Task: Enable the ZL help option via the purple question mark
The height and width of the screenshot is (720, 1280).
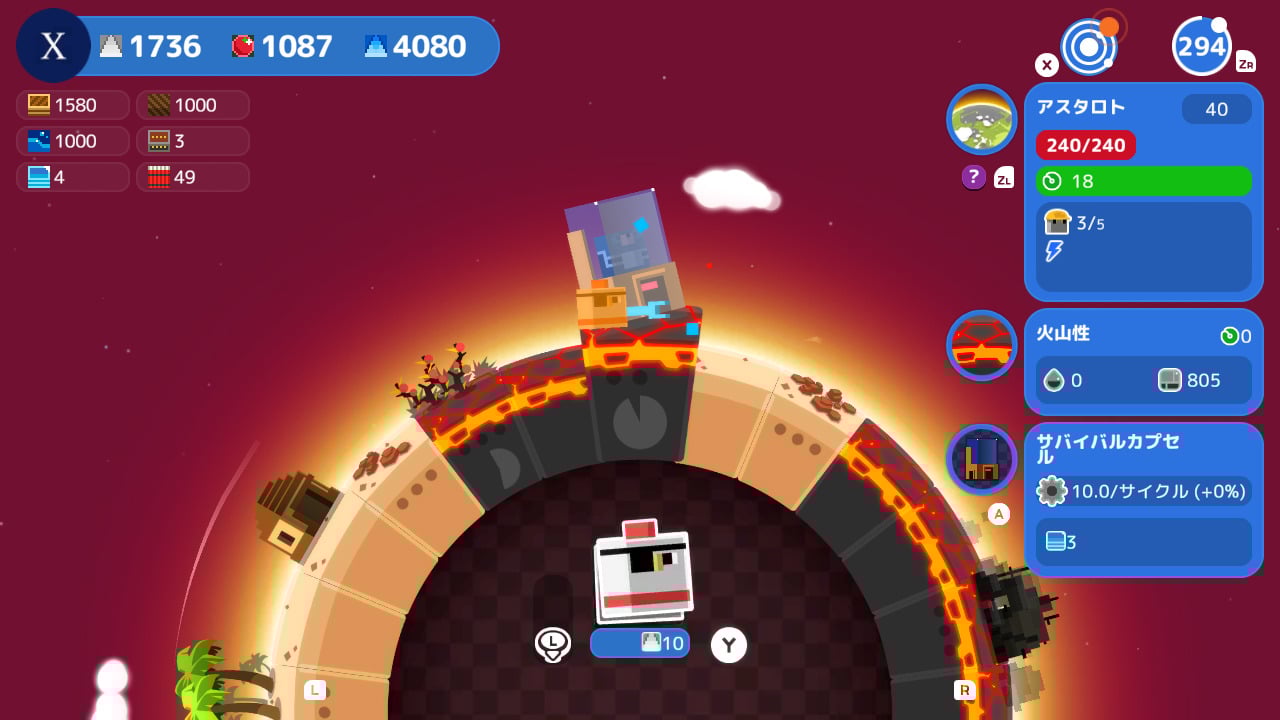Action: 973,177
